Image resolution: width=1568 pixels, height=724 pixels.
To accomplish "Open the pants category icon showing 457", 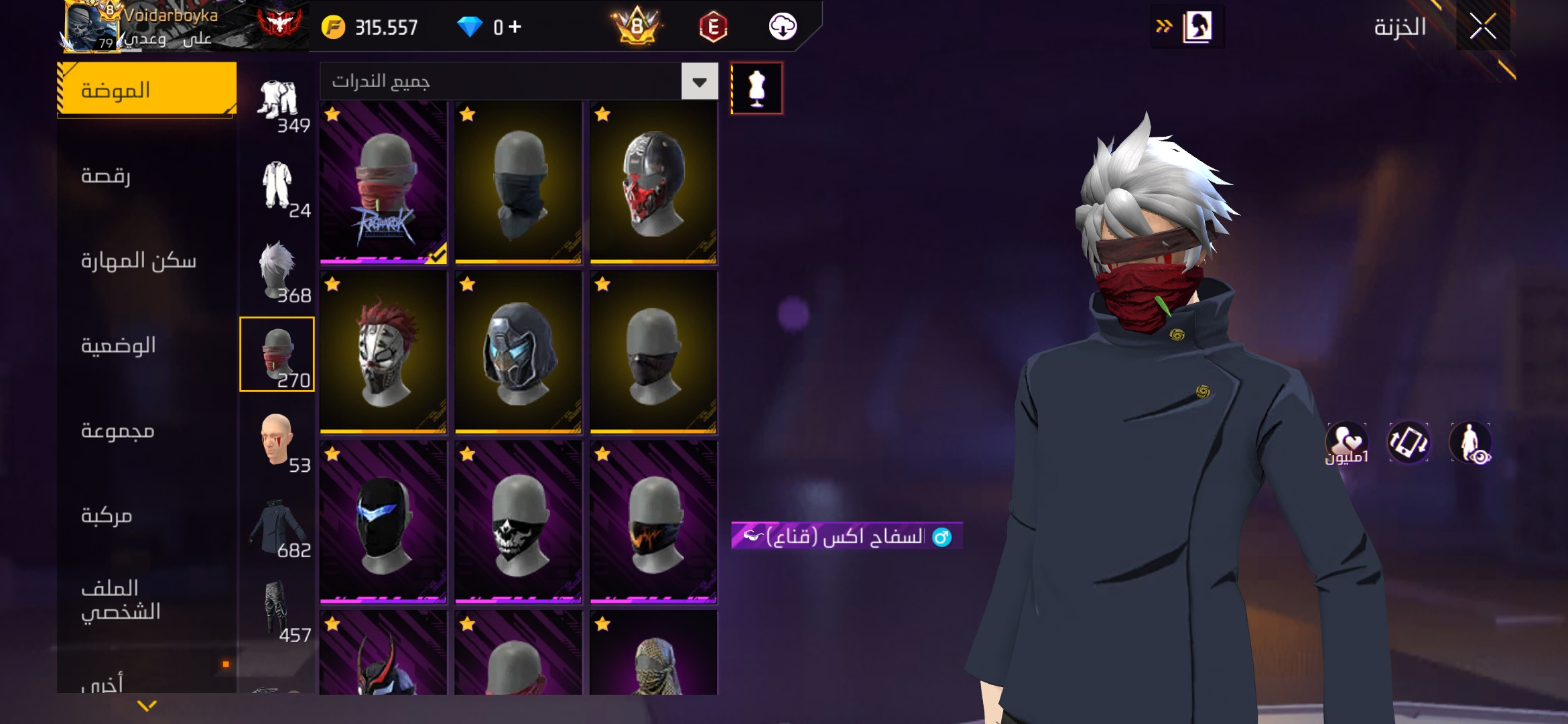I will (x=277, y=607).
